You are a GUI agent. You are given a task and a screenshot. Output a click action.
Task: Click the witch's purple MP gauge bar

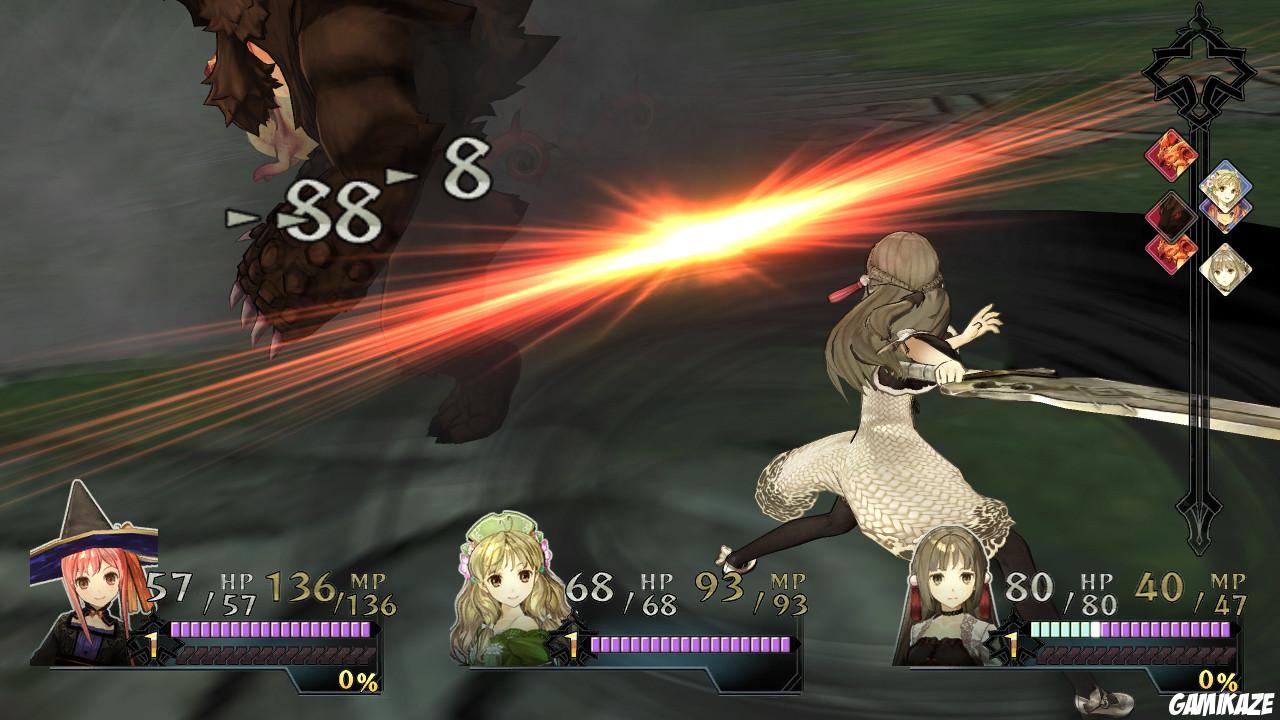click(x=270, y=628)
